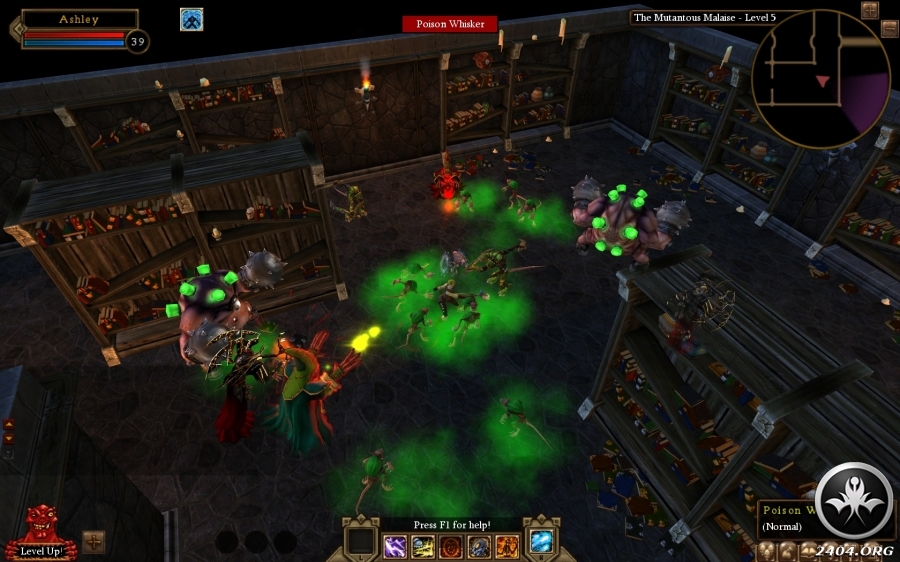Trigger the blue armored golem hotbar skill
Screen dimensions: 900x562
[x=479, y=546]
